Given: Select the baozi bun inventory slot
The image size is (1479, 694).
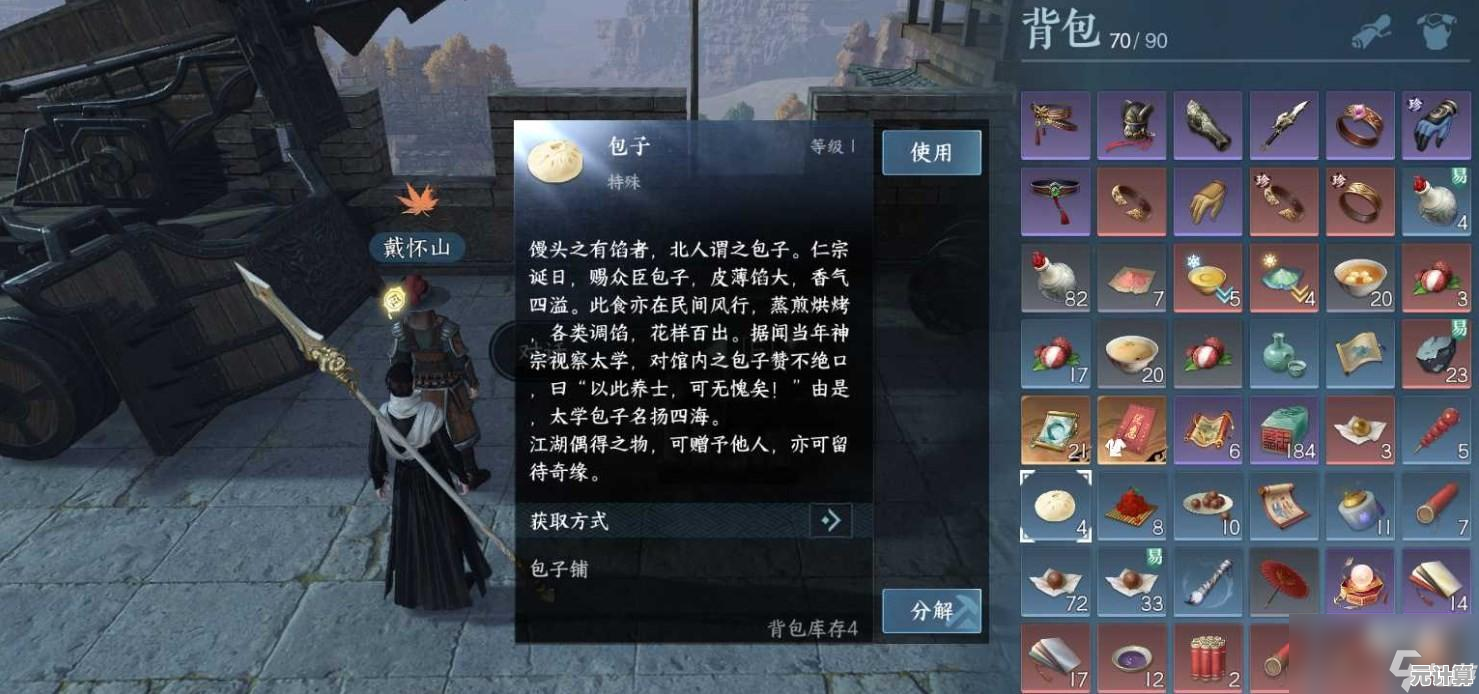Looking at the screenshot, I should click(x=1055, y=506).
